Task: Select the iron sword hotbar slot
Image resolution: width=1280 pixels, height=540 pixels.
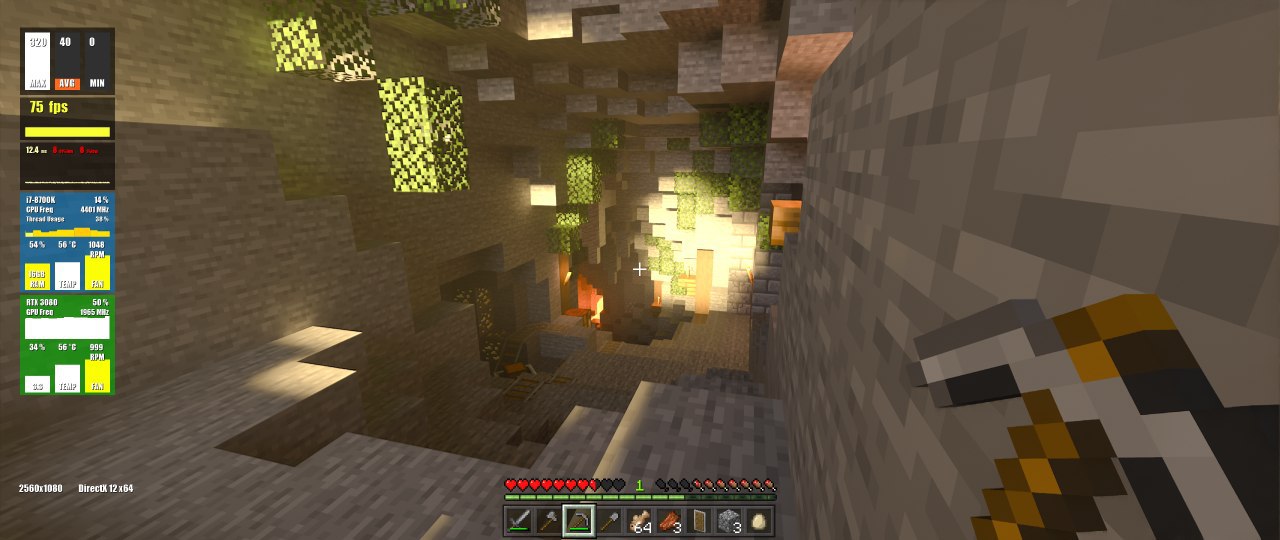Action: click(x=518, y=520)
